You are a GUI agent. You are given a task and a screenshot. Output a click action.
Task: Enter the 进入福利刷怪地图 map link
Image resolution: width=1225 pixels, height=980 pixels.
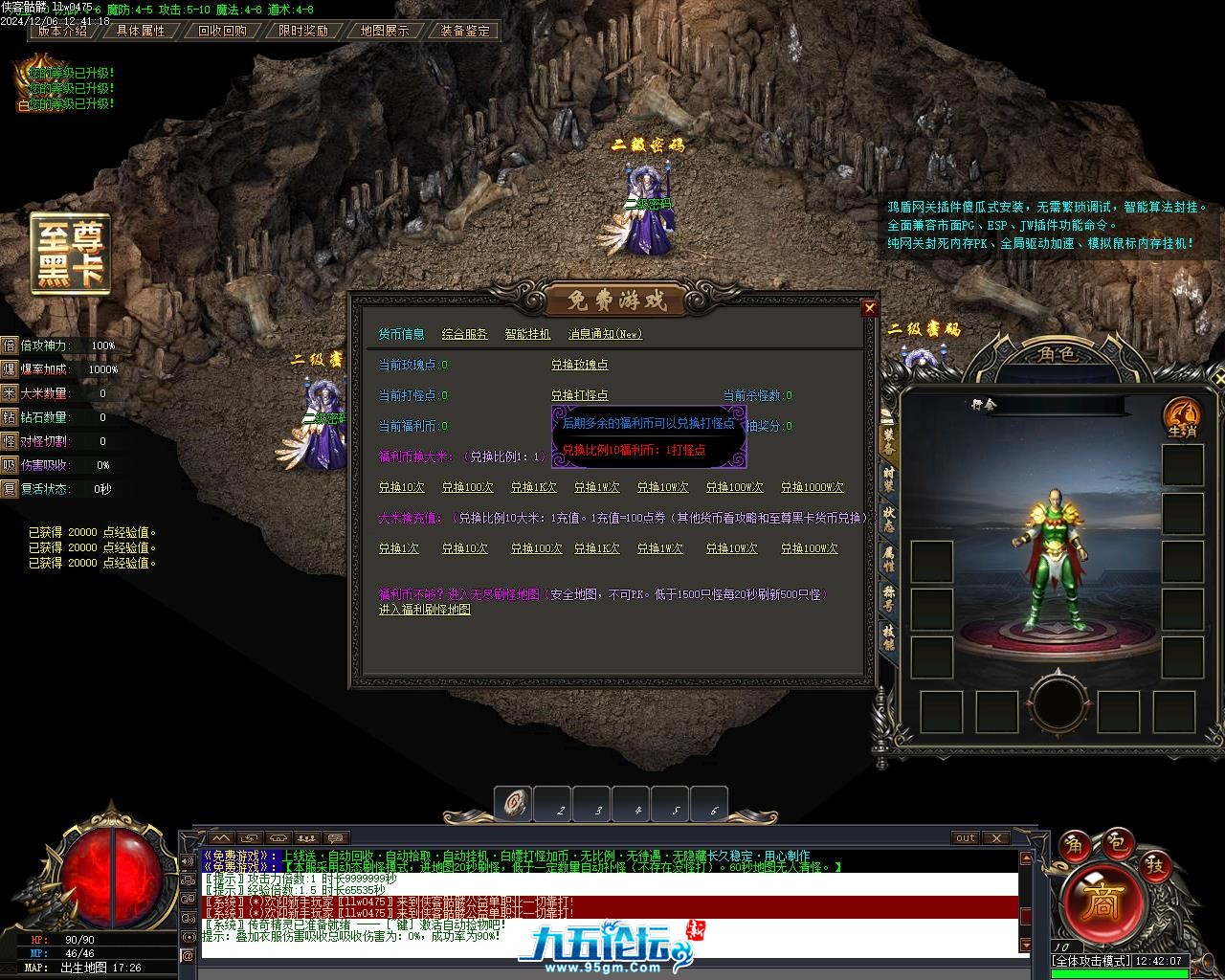[424, 610]
